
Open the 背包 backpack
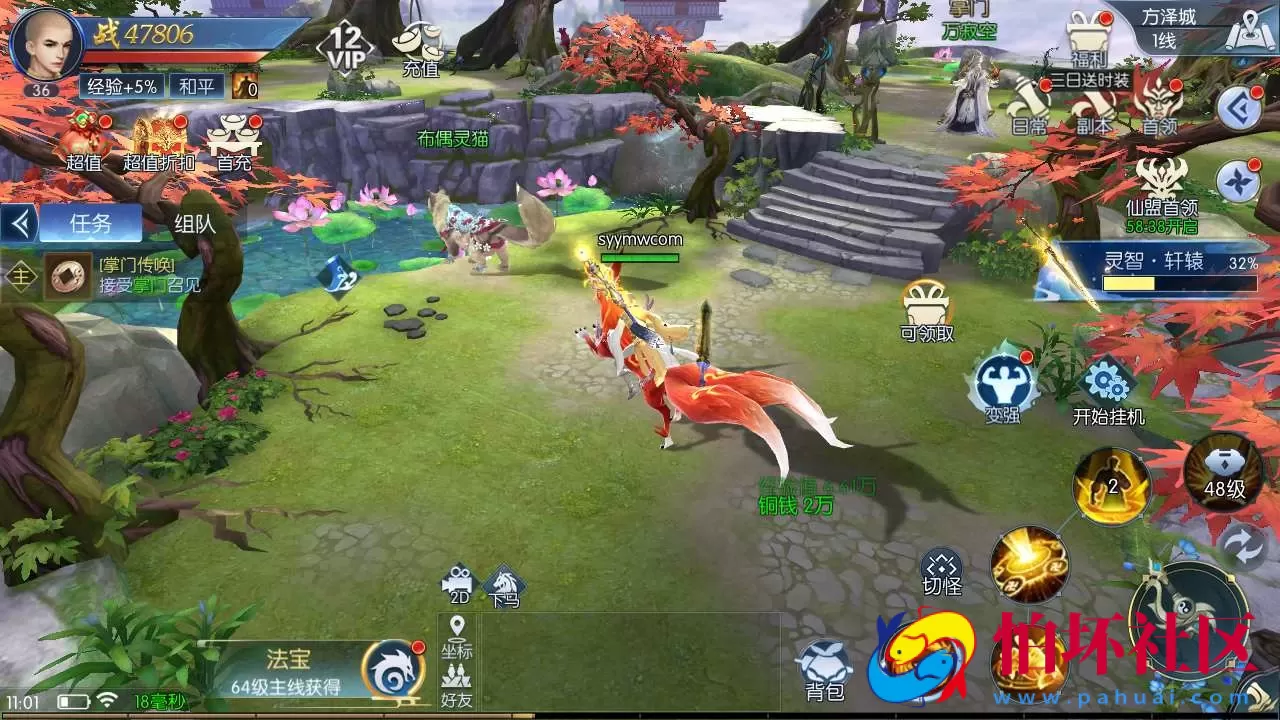(825, 670)
